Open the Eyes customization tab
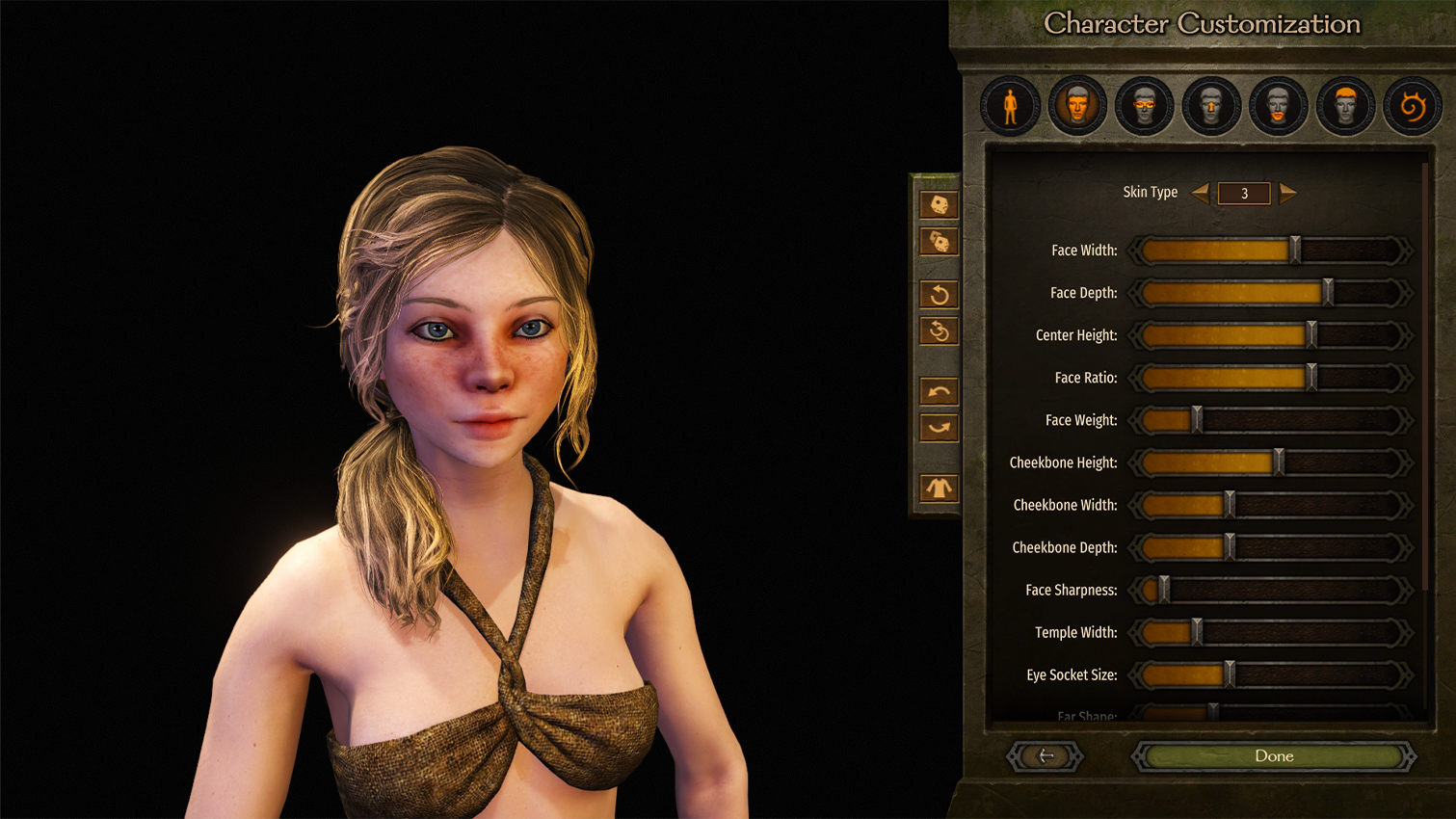The height and width of the screenshot is (819, 1456). click(1144, 105)
